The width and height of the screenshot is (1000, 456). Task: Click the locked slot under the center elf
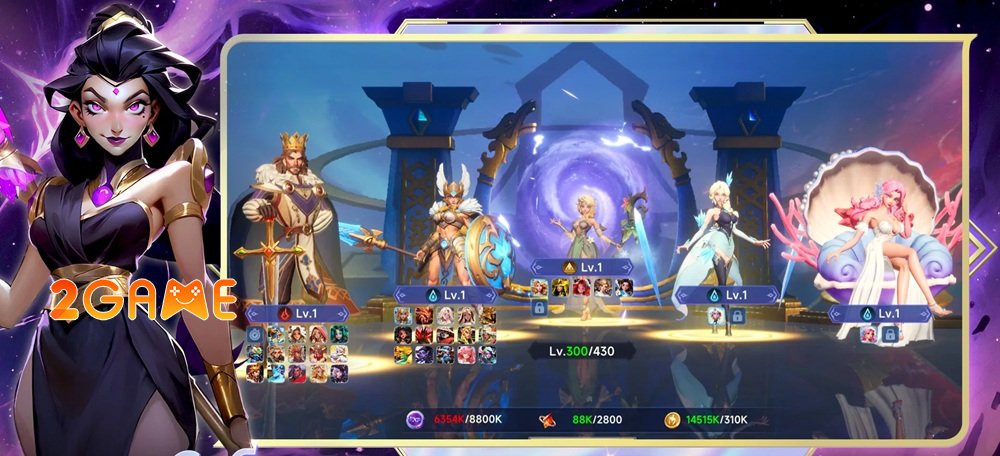[x=539, y=309]
